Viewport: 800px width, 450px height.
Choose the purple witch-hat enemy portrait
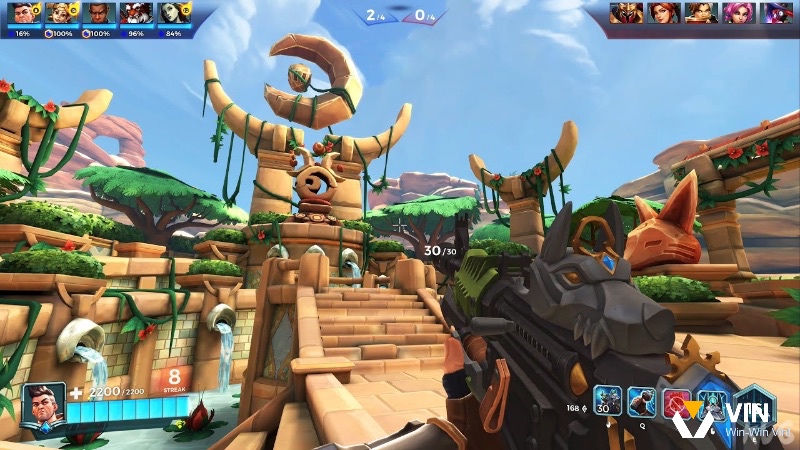click(773, 13)
